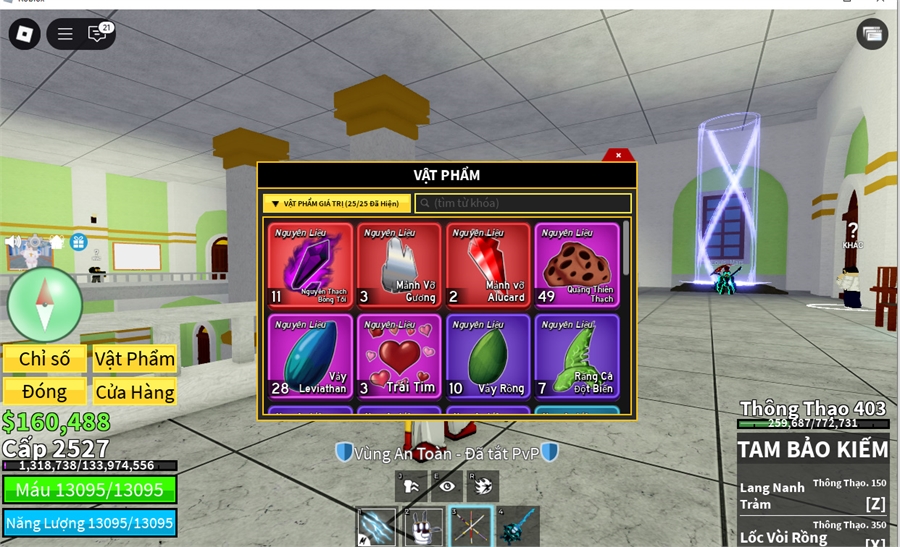Screen dimensions: 900x547
Task: Choose the Mảnh Vỡ Alucard slot
Action: (x=487, y=264)
